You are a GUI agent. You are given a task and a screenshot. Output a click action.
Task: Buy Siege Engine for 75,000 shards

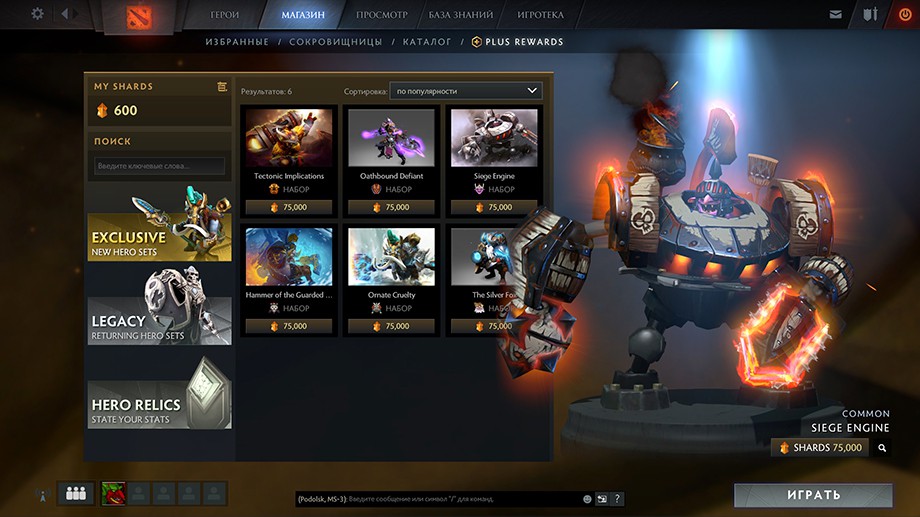pos(820,448)
